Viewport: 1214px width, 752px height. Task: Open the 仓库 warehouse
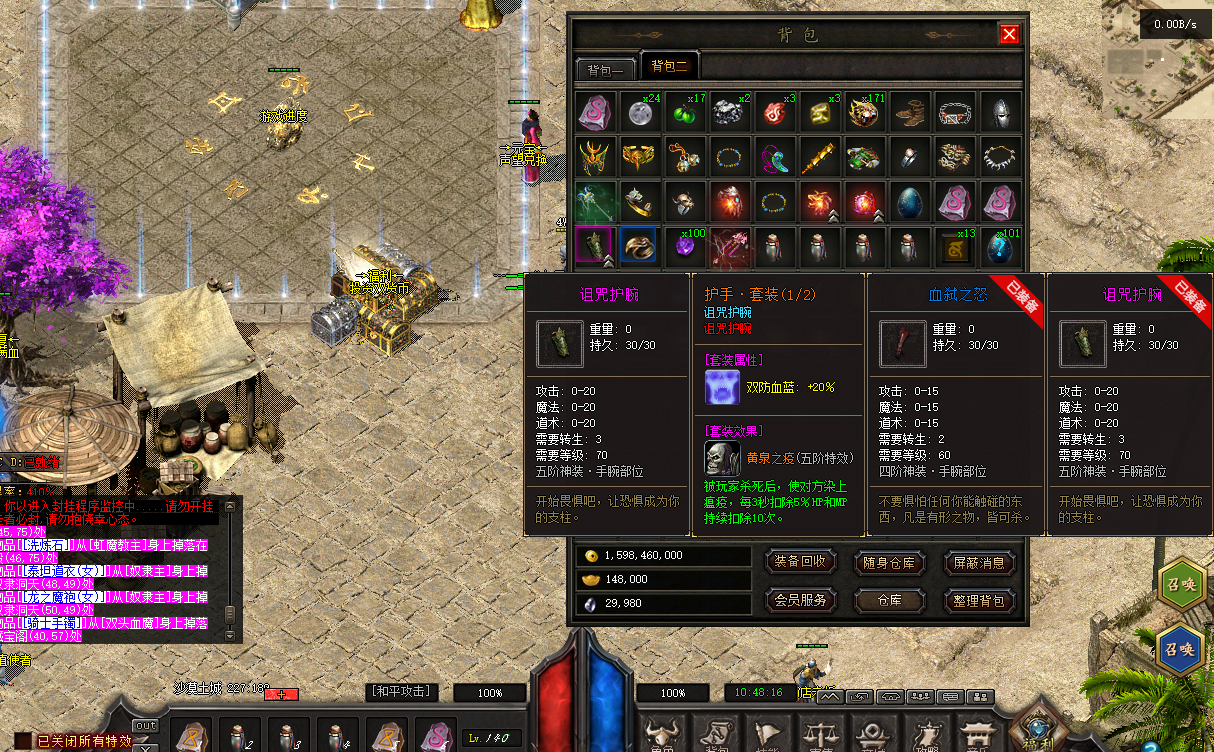coord(889,600)
